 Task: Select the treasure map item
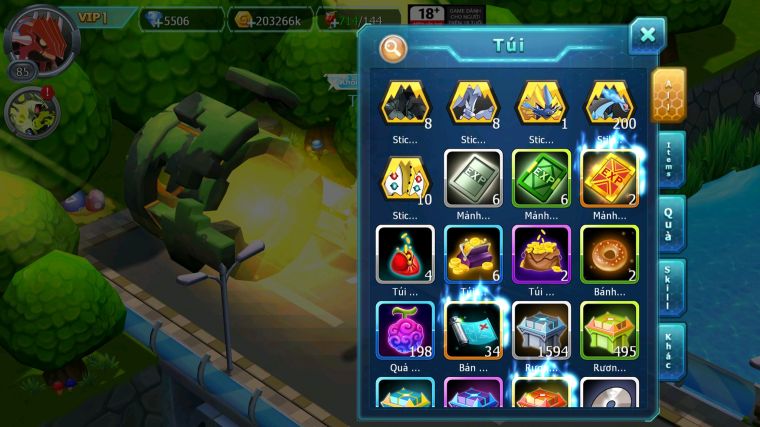click(473, 330)
